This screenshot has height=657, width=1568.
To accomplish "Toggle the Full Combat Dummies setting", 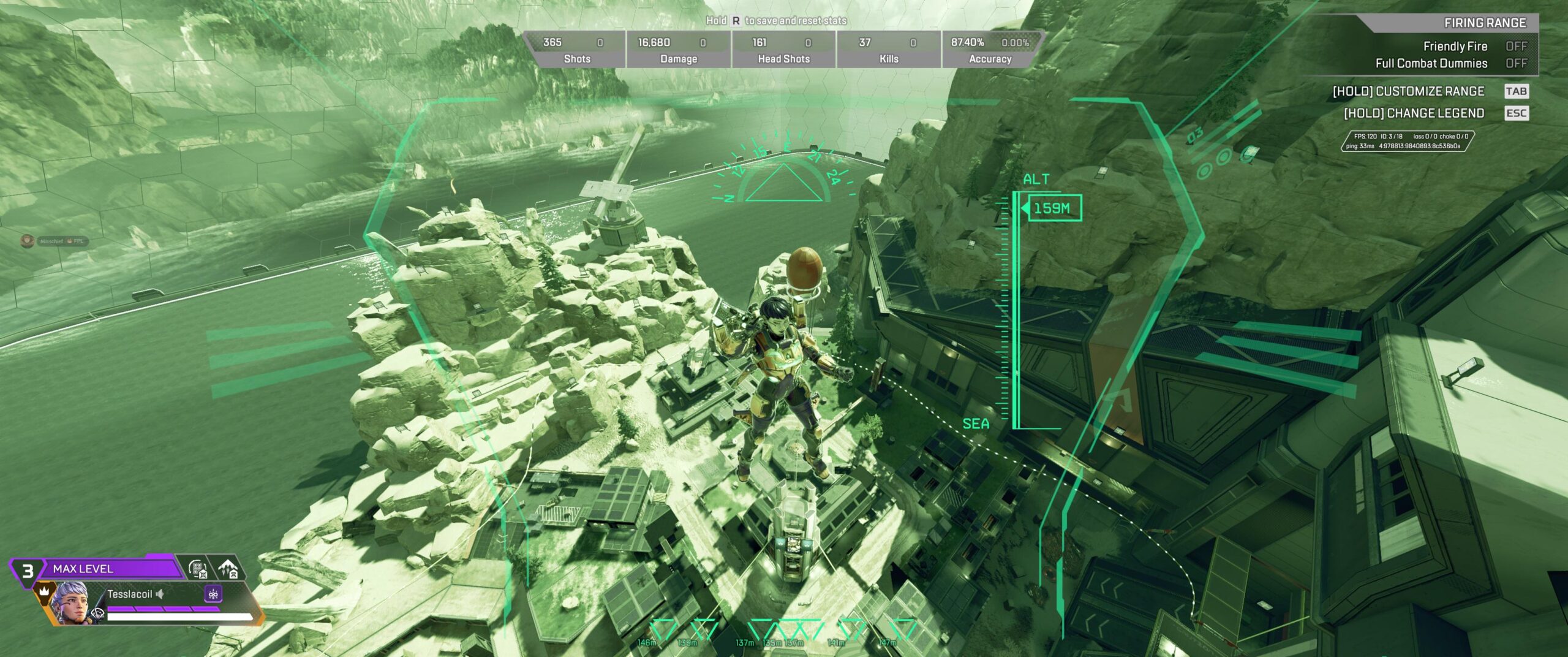I will [1516, 64].
